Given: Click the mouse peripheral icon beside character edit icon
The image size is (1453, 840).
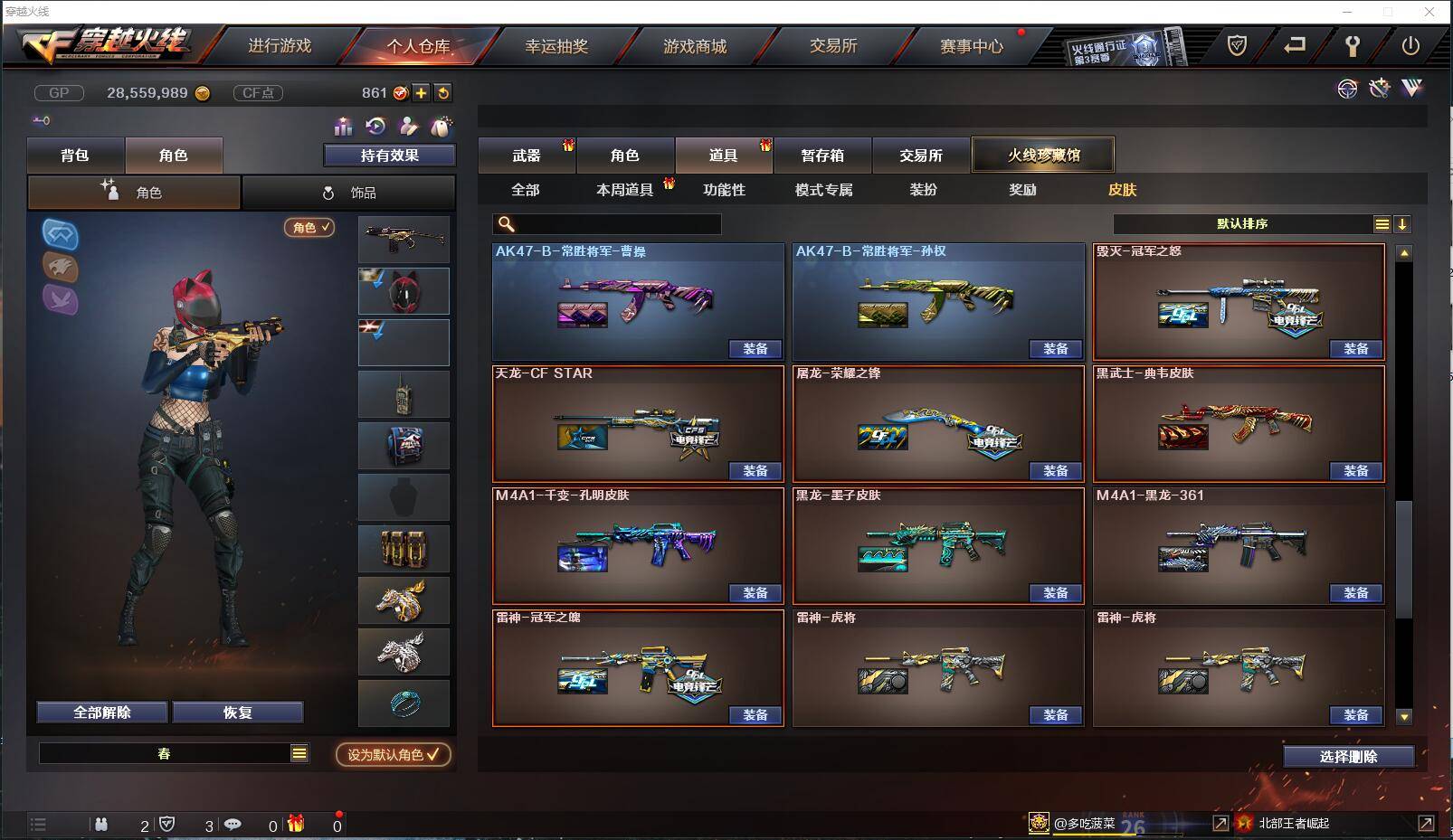Looking at the screenshot, I should pyautogui.click(x=441, y=127).
